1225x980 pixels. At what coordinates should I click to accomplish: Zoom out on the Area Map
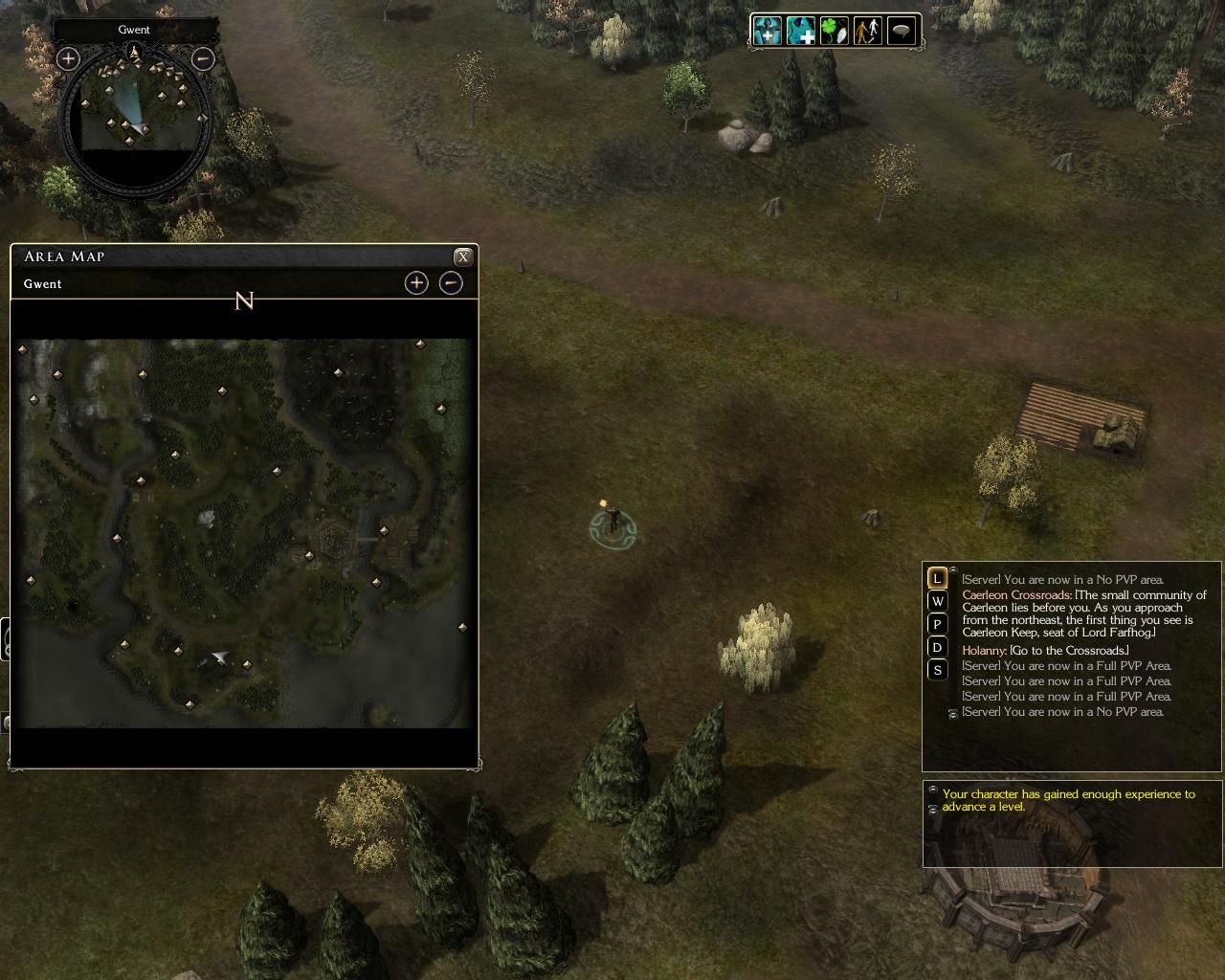point(451,283)
